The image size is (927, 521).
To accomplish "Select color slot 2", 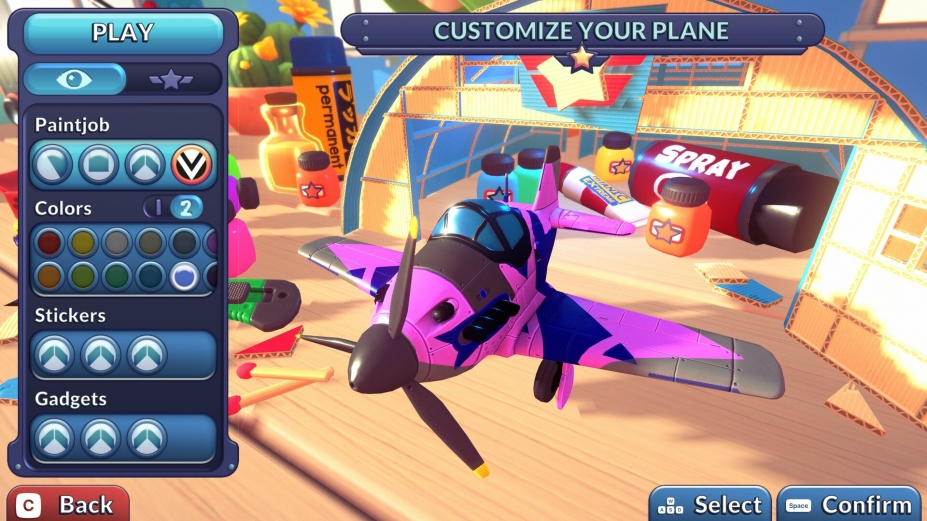I will coord(186,208).
